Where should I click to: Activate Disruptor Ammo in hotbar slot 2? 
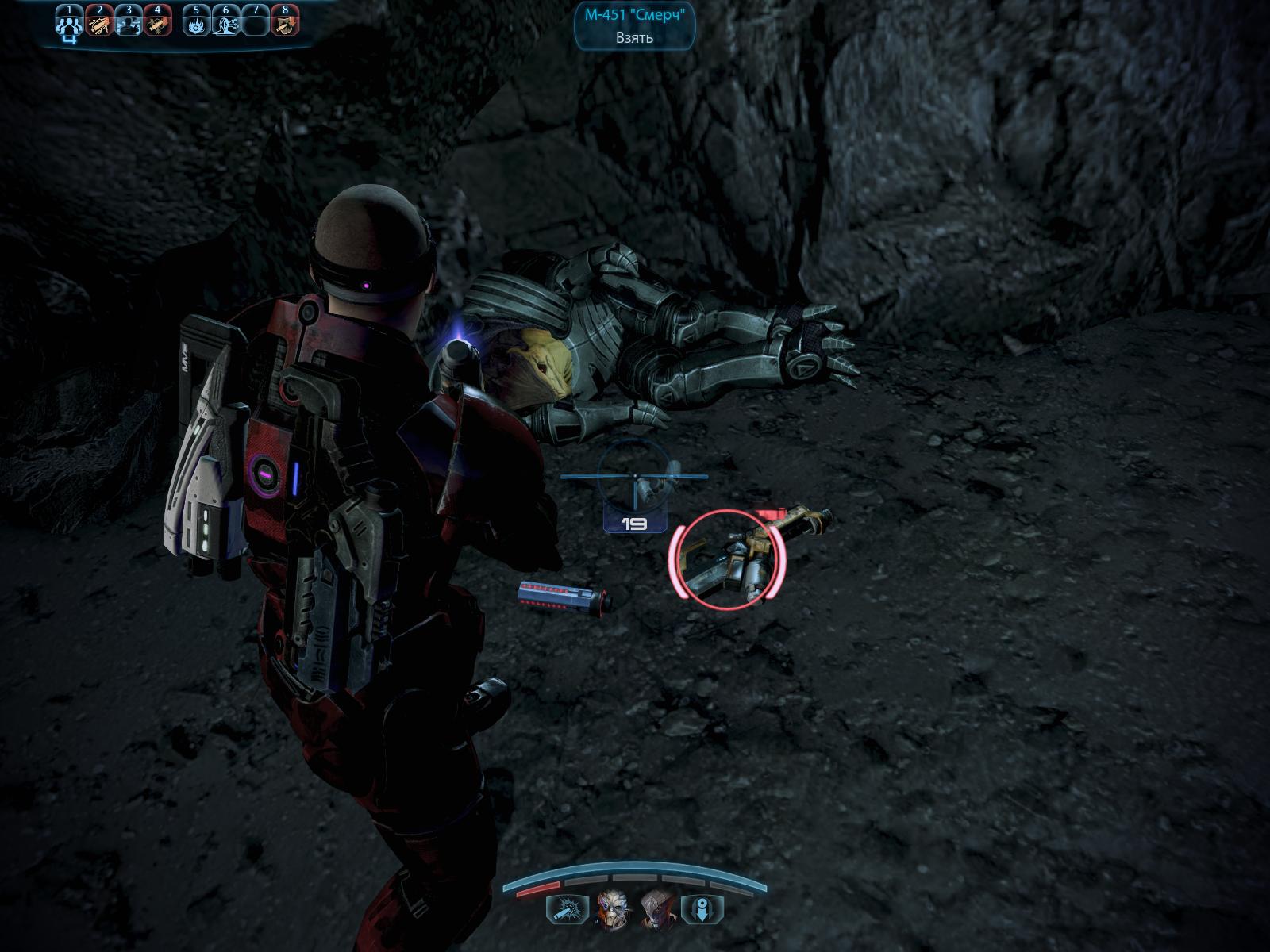tap(98, 23)
